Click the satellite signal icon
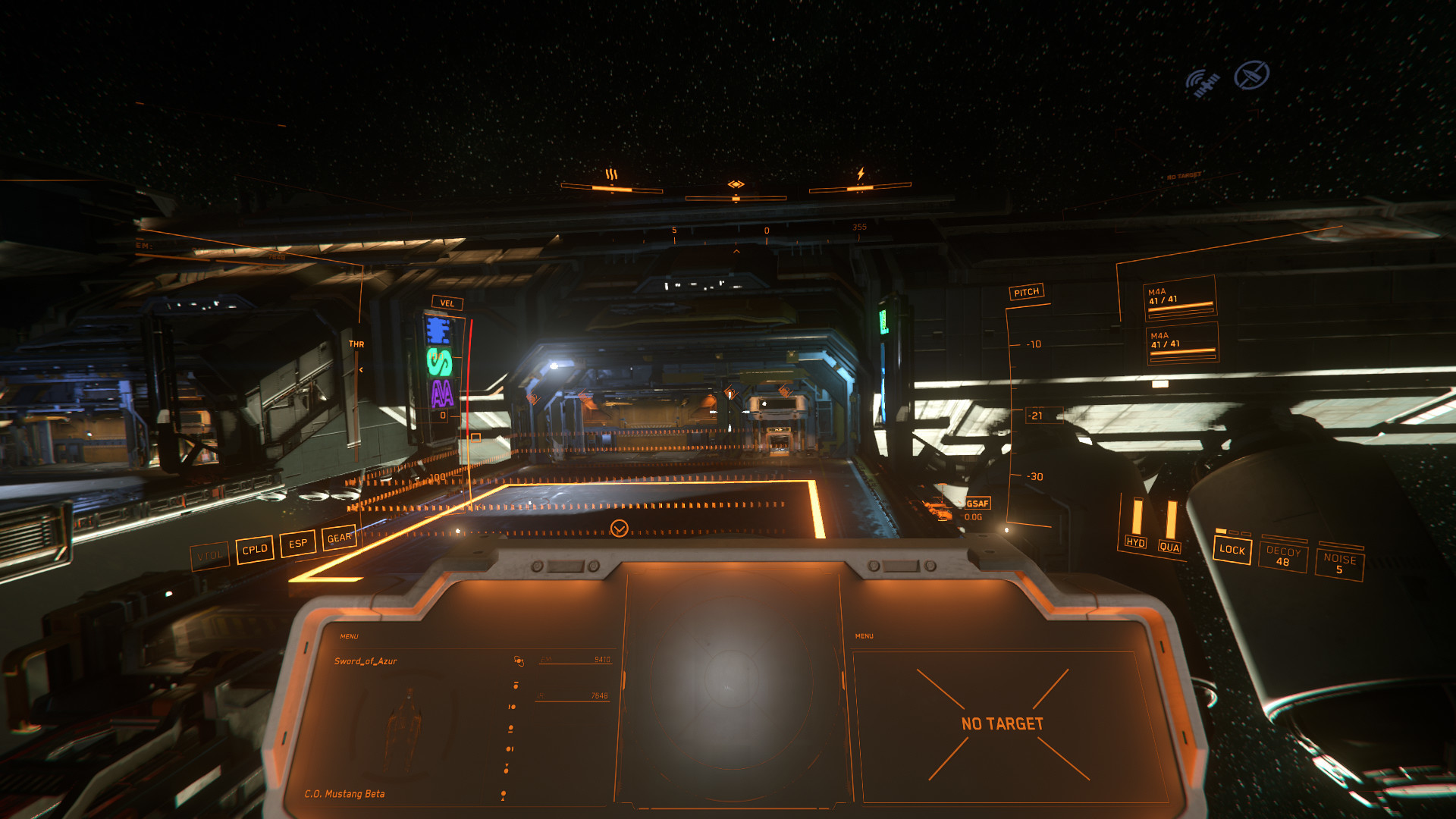Image resolution: width=1456 pixels, height=819 pixels. (x=1203, y=83)
